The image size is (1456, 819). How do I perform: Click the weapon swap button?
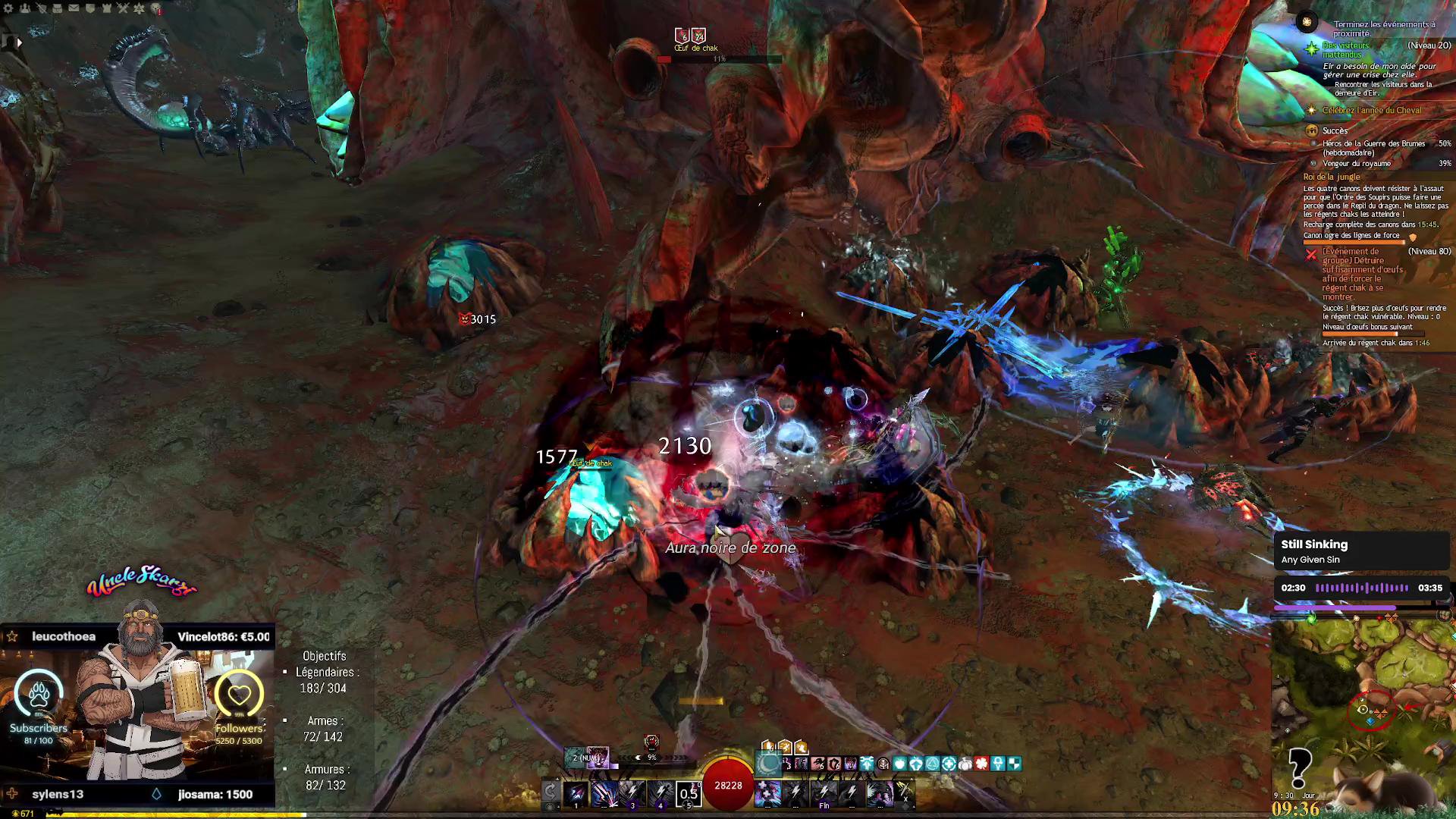click(x=551, y=793)
